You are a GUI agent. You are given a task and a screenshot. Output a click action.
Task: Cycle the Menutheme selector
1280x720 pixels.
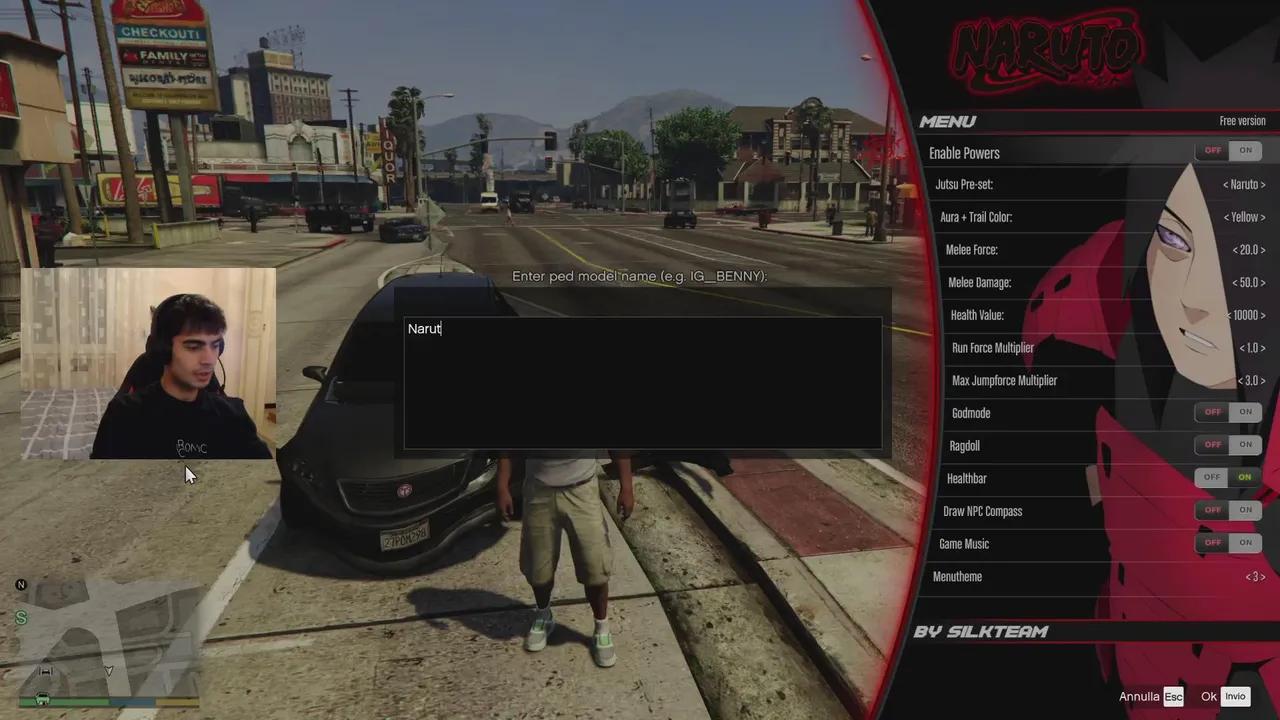pyautogui.click(x=1255, y=576)
